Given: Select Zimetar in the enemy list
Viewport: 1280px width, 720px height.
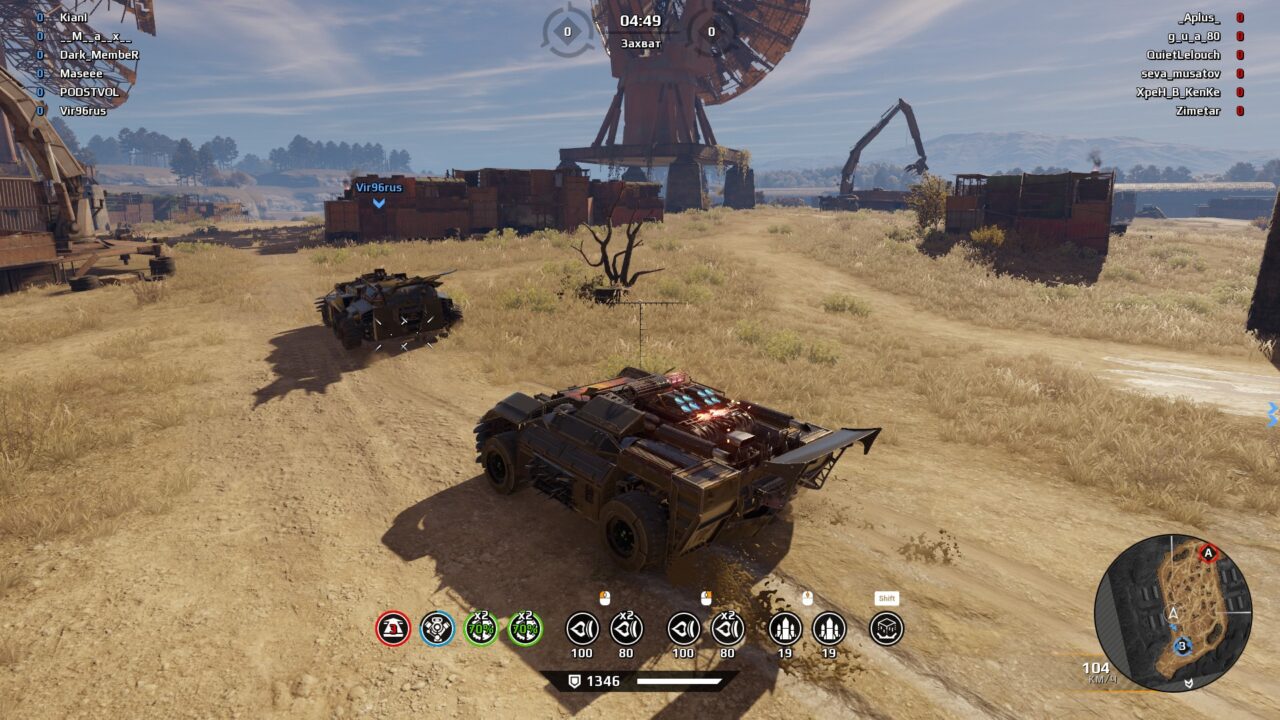Looking at the screenshot, I should coord(1198,110).
